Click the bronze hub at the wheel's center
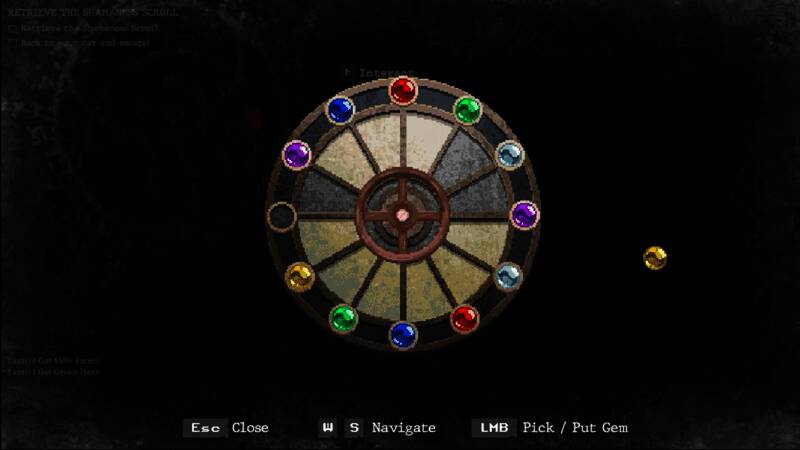The image size is (800, 450). 402,214
